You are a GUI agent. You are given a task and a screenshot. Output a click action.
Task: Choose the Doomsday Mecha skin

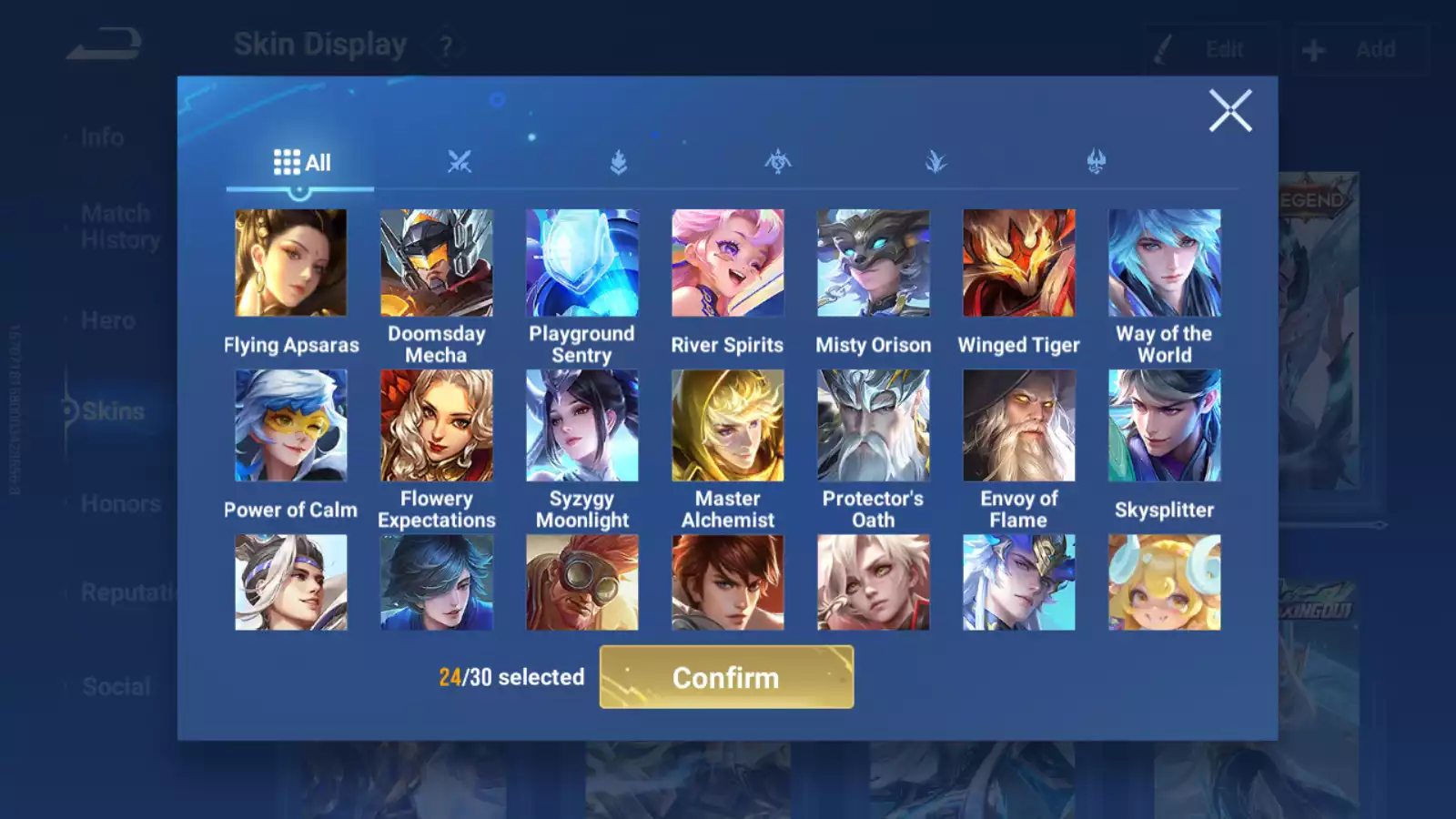[x=437, y=263]
